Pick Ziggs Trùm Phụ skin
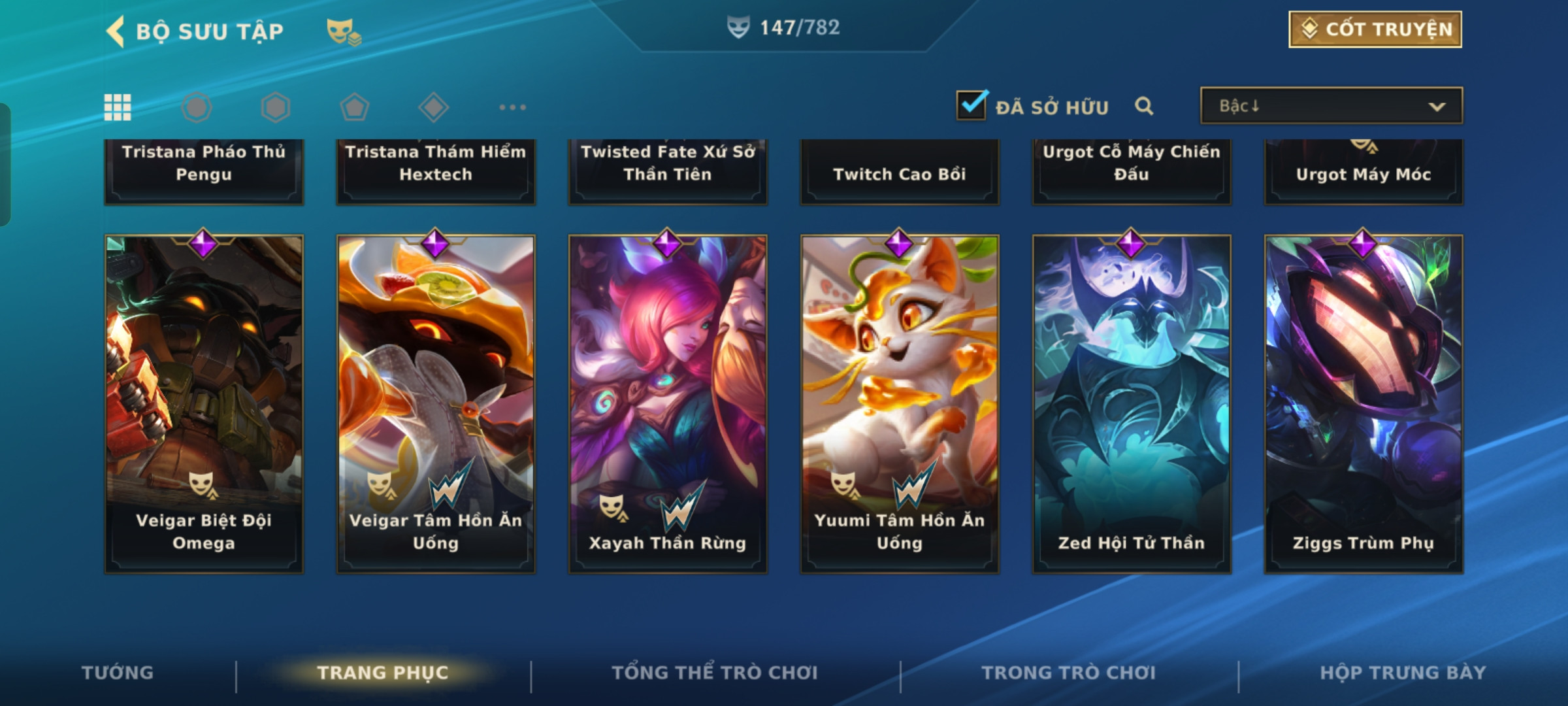The width and height of the screenshot is (1568, 706). point(1364,404)
